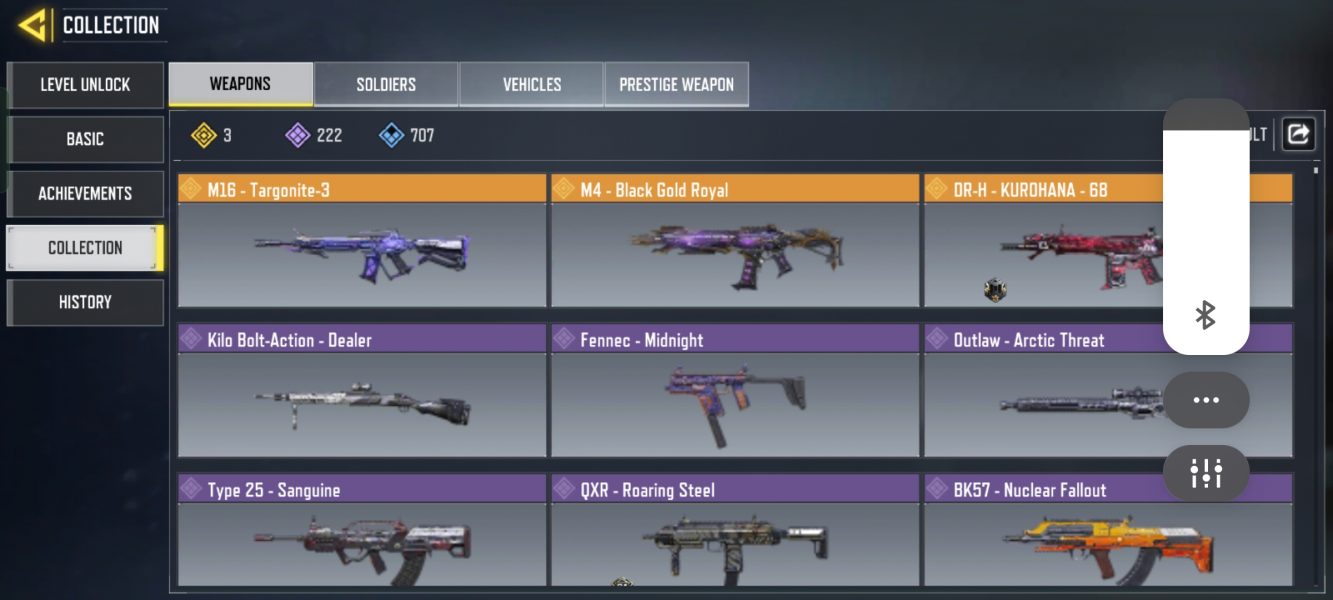Go back using the yellow arrow
Viewport: 1333px width, 600px height.
tap(33, 25)
